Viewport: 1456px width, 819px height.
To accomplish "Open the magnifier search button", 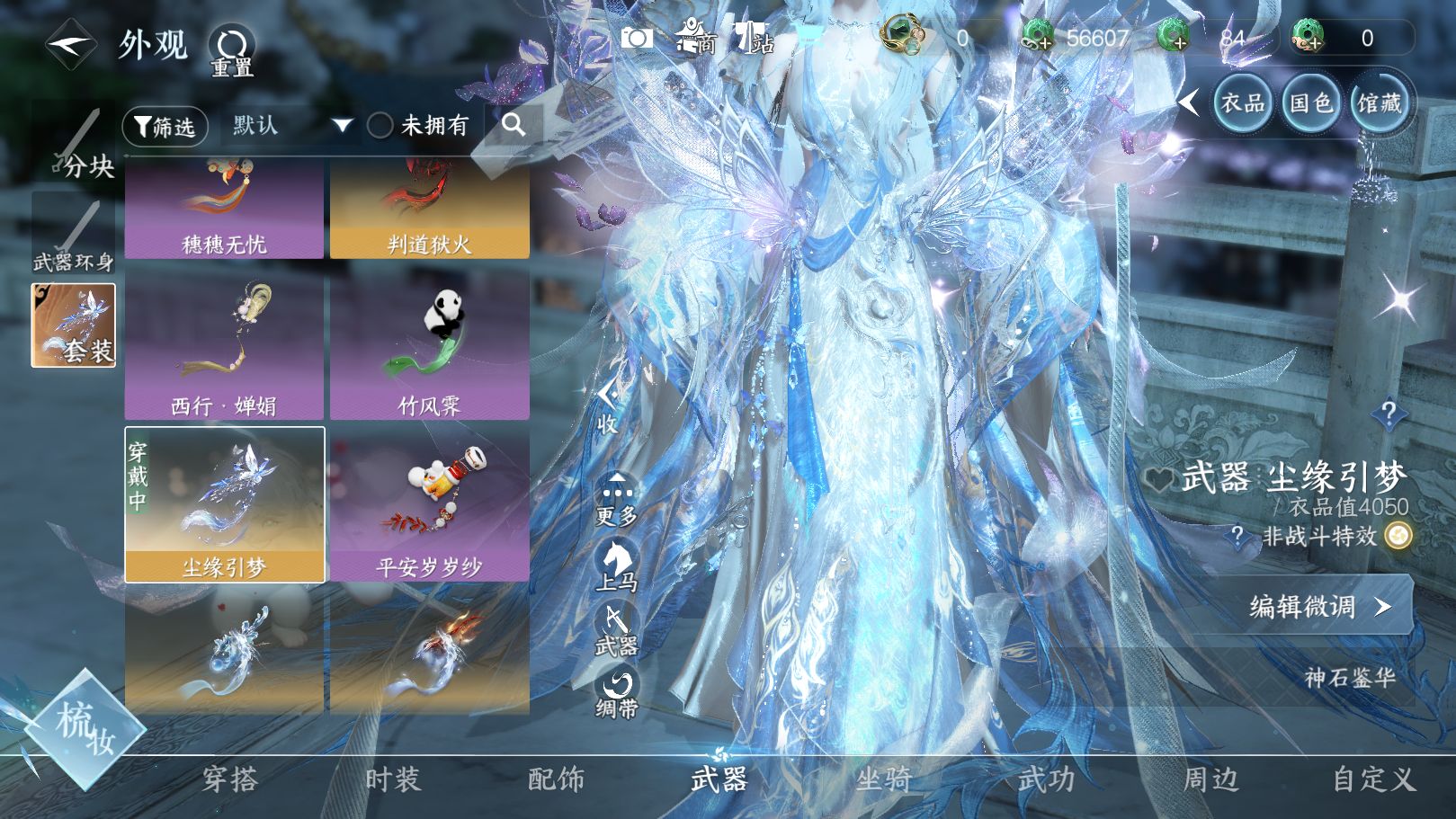I will 514,125.
